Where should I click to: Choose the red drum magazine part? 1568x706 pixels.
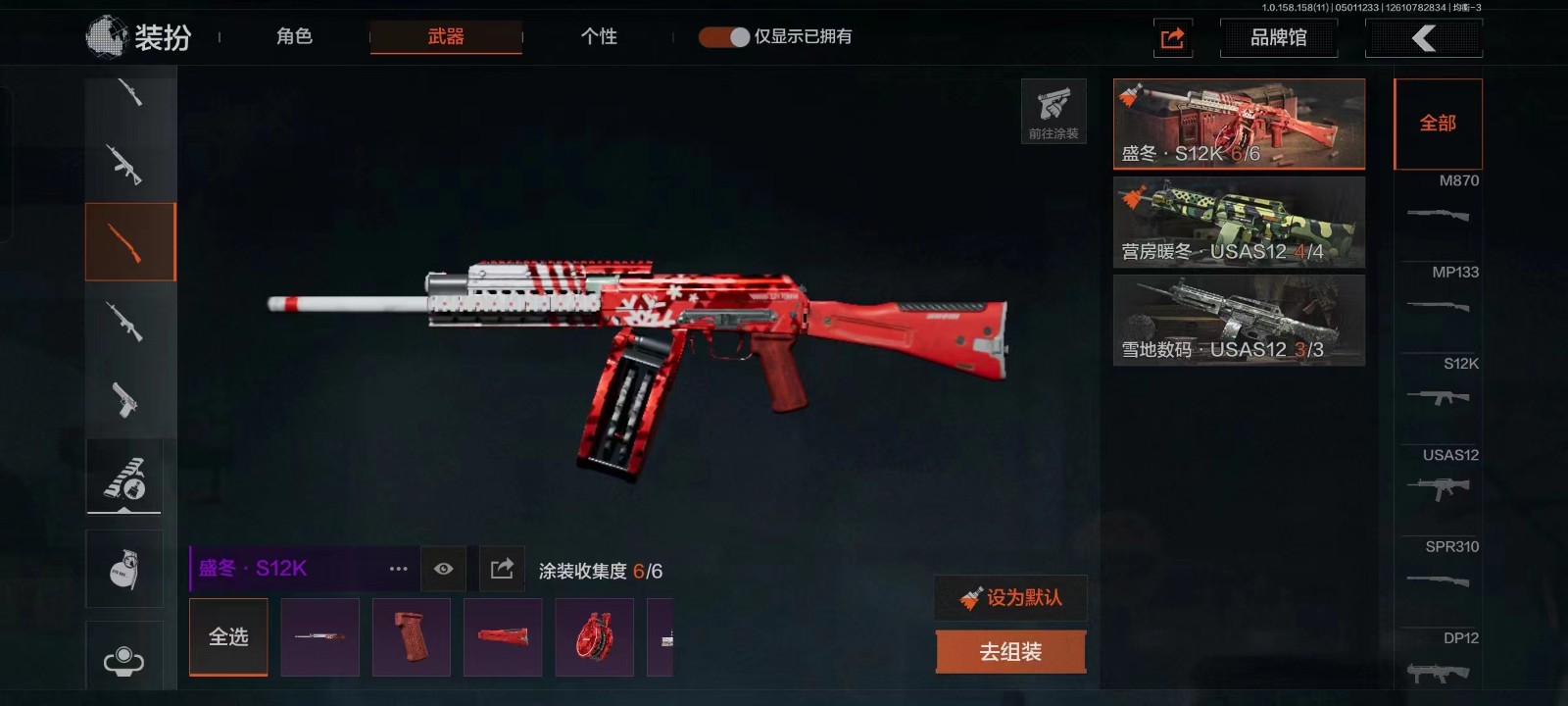(594, 637)
